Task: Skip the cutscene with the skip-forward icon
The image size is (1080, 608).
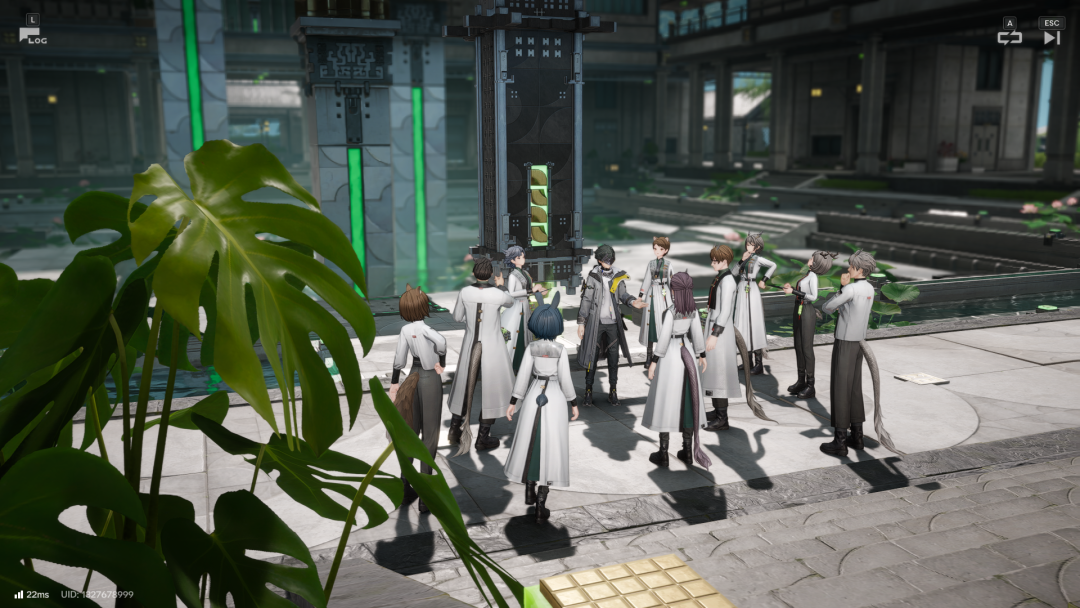Action: click(1051, 37)
